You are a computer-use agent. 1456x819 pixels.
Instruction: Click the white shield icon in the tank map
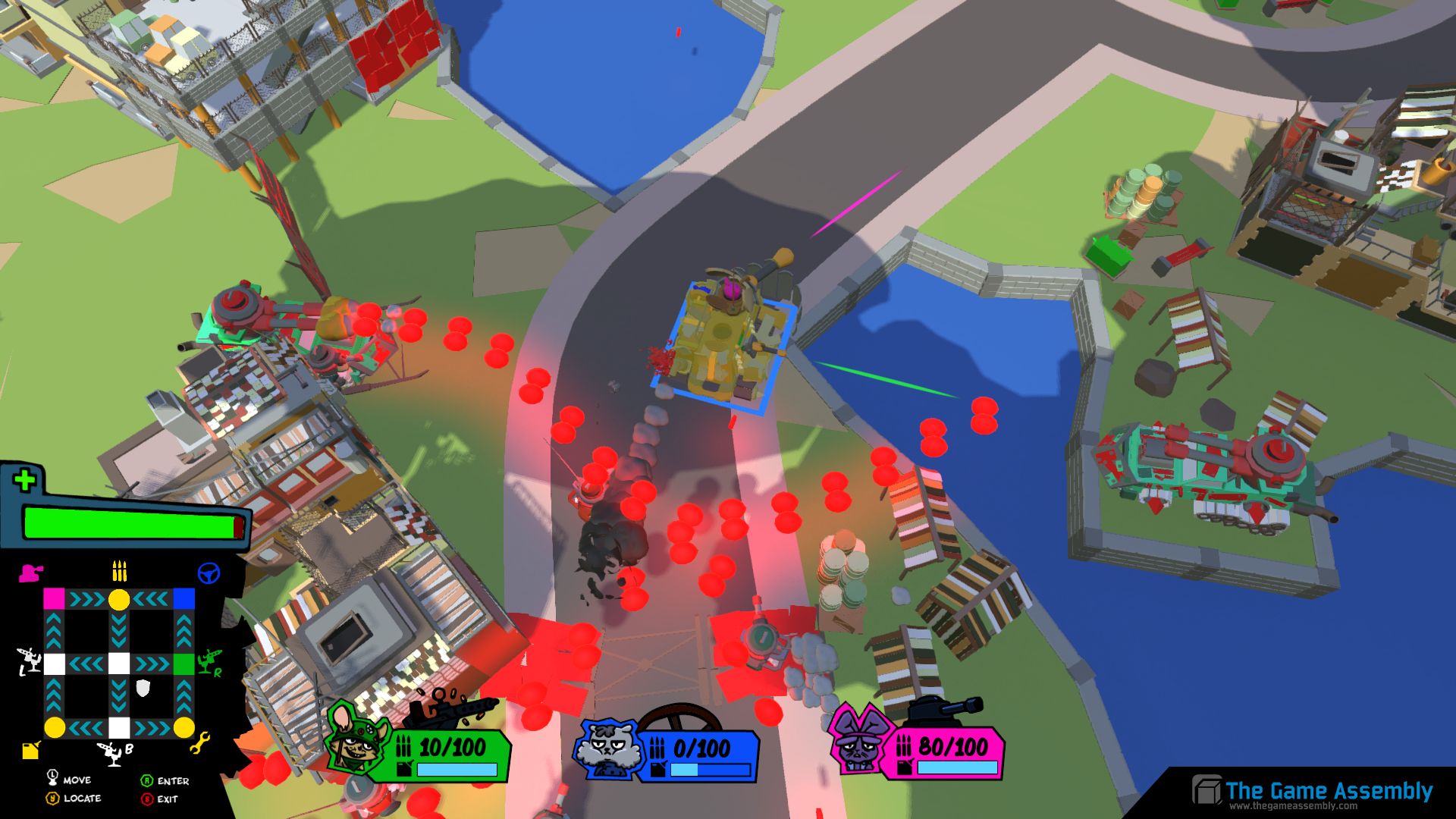(143, 689)
